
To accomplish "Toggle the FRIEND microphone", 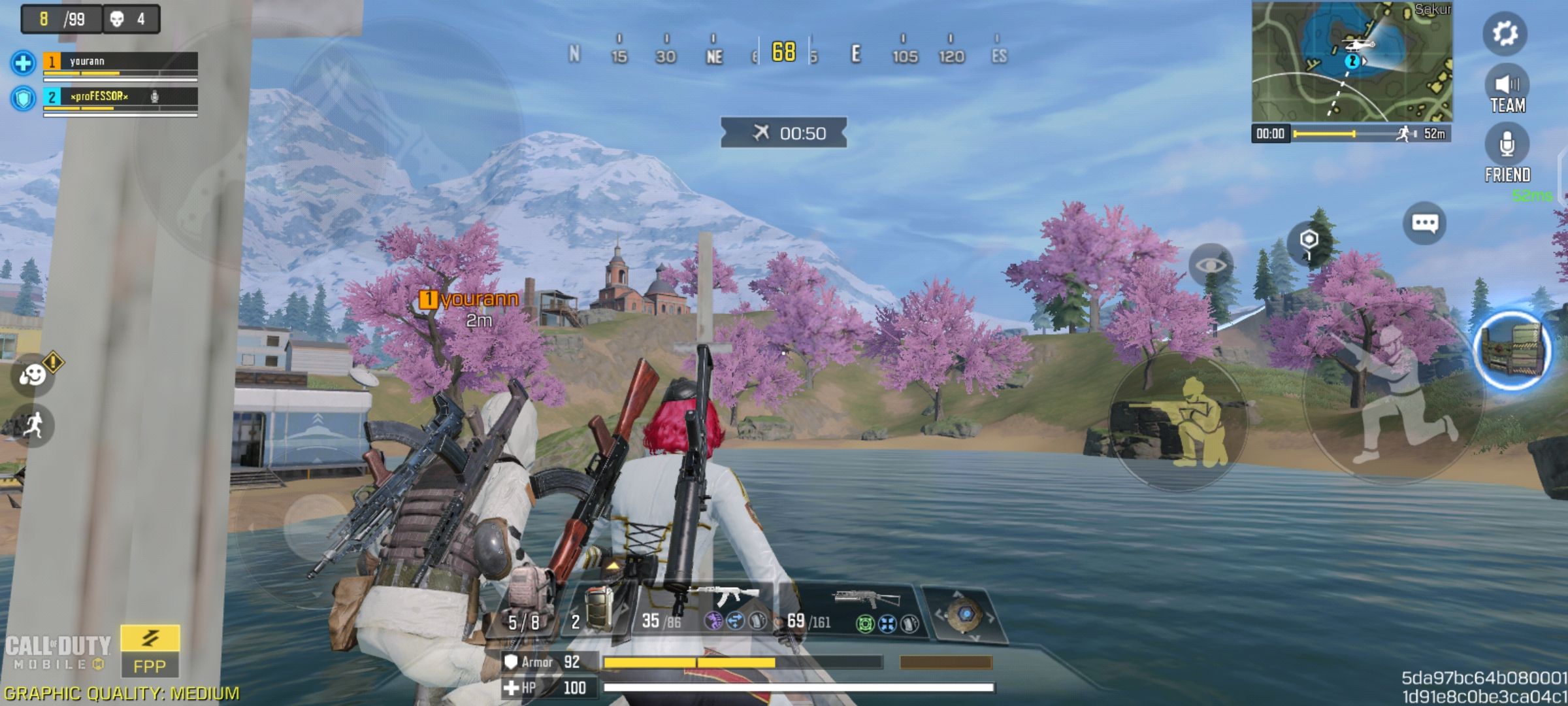I will (1507, 153).
